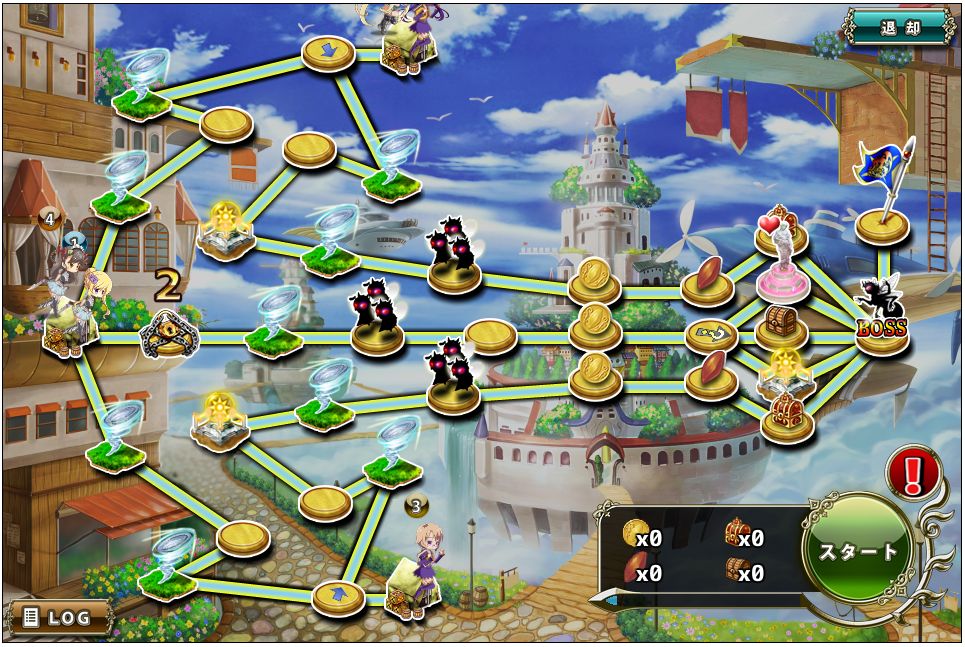Hit the green スタート start button
Viewport: 965px width, 647px height.
pos(858,552)
